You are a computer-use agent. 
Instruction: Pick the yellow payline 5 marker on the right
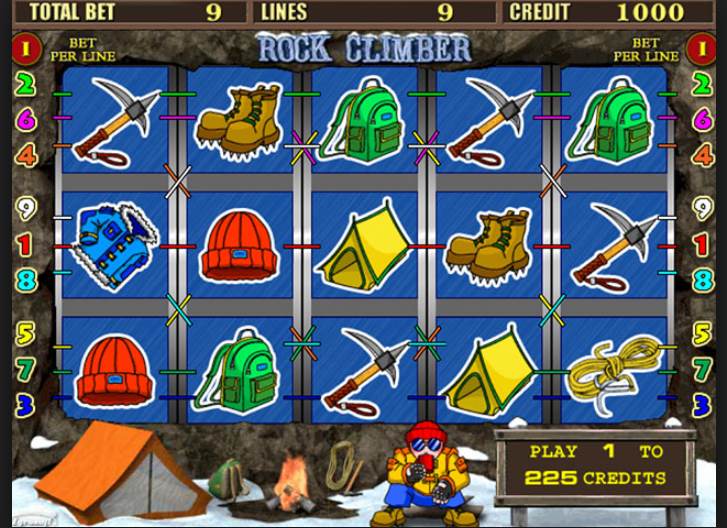click(700, 333)
